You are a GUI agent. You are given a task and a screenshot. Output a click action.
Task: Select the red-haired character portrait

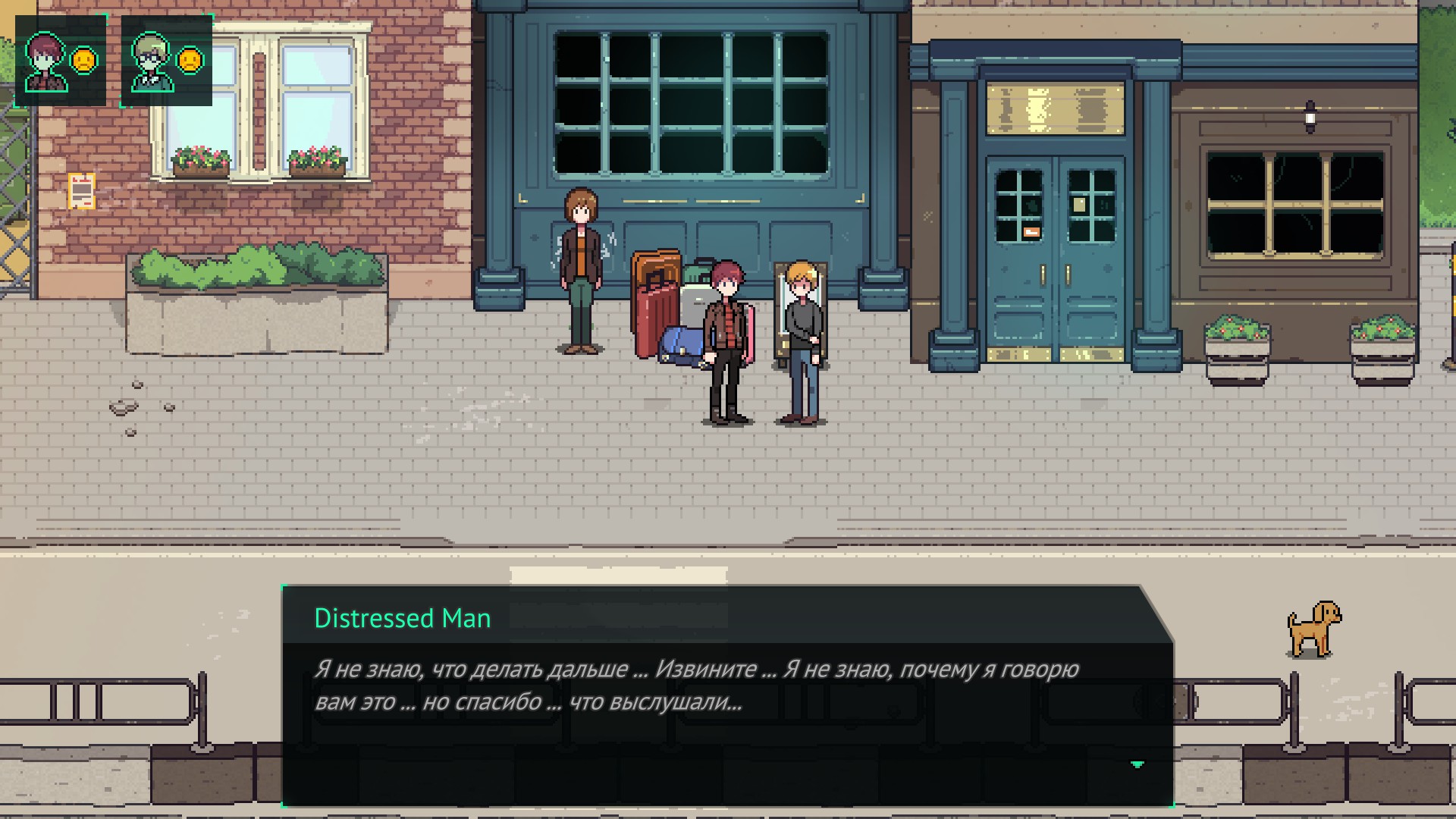click(45, 61)
